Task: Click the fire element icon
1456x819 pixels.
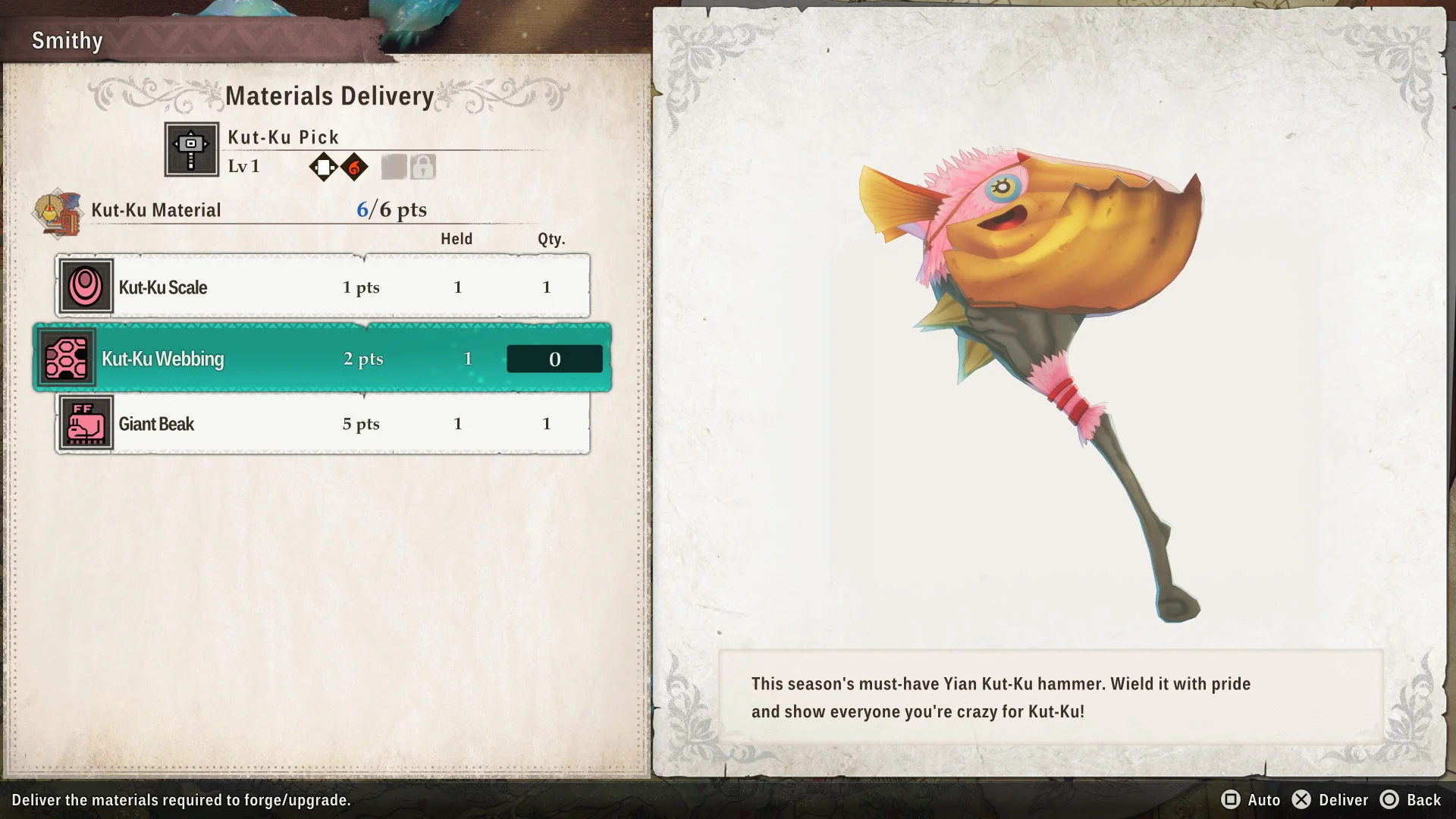Action: coord(354,167)
